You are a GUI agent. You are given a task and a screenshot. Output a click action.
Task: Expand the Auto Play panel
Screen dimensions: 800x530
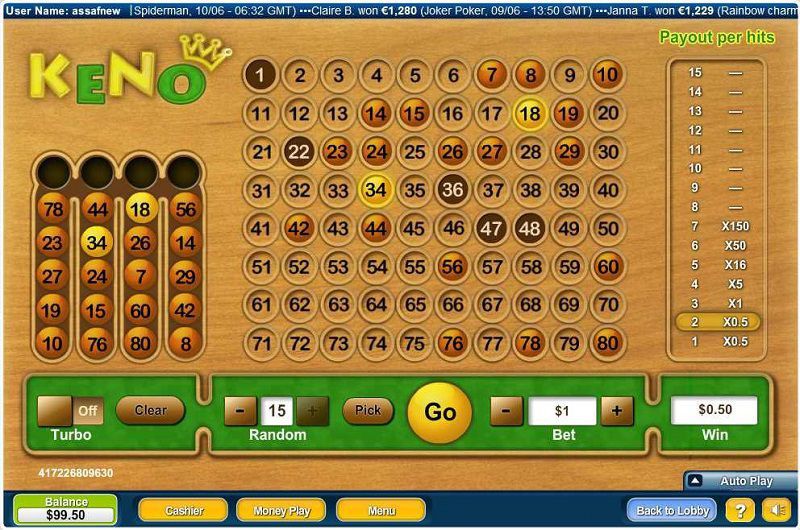(741, 481)
